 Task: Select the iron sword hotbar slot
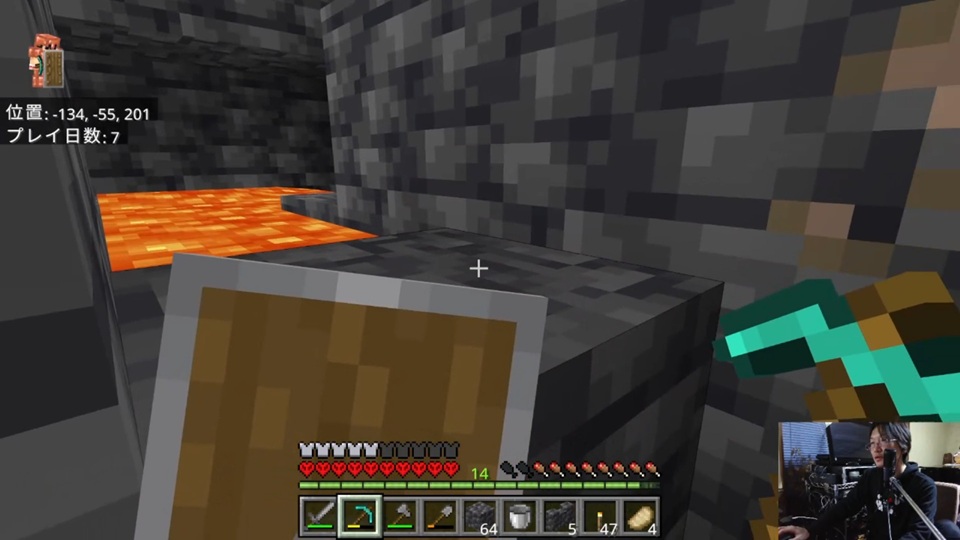pyautogui.click(x=317, y=515)
